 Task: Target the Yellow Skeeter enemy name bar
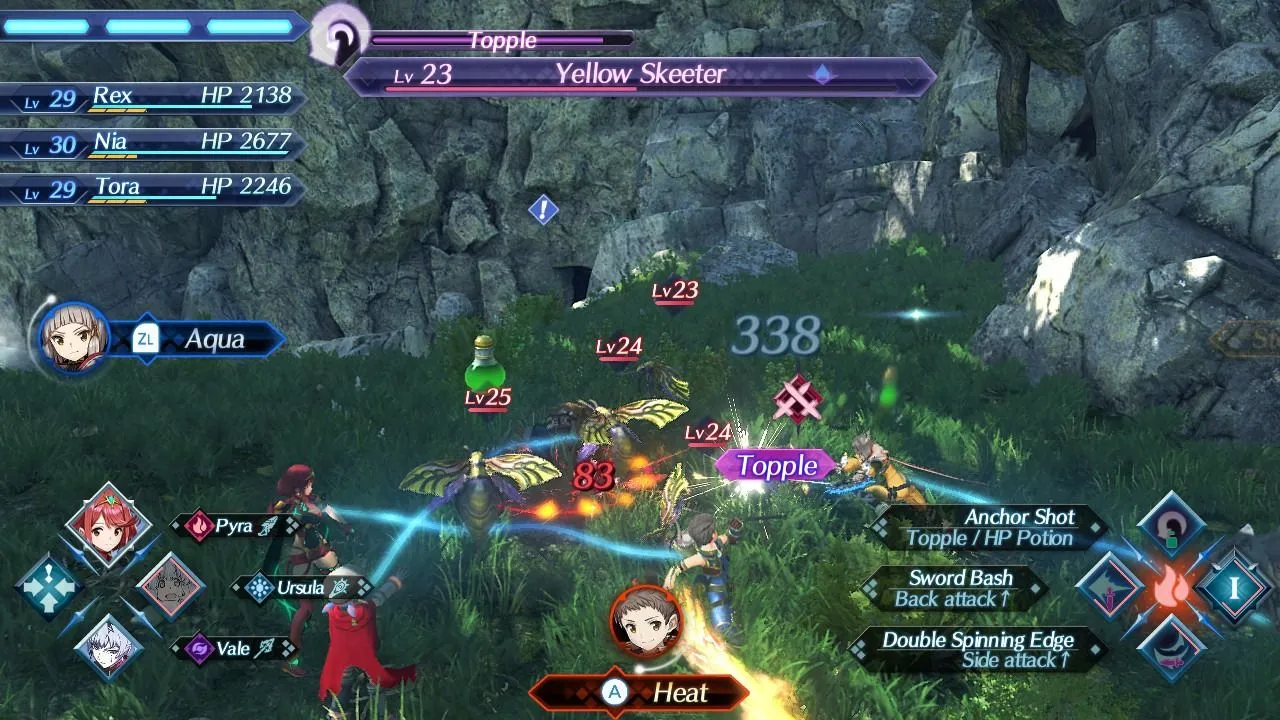pyautogui.click(x=640, y=75)
